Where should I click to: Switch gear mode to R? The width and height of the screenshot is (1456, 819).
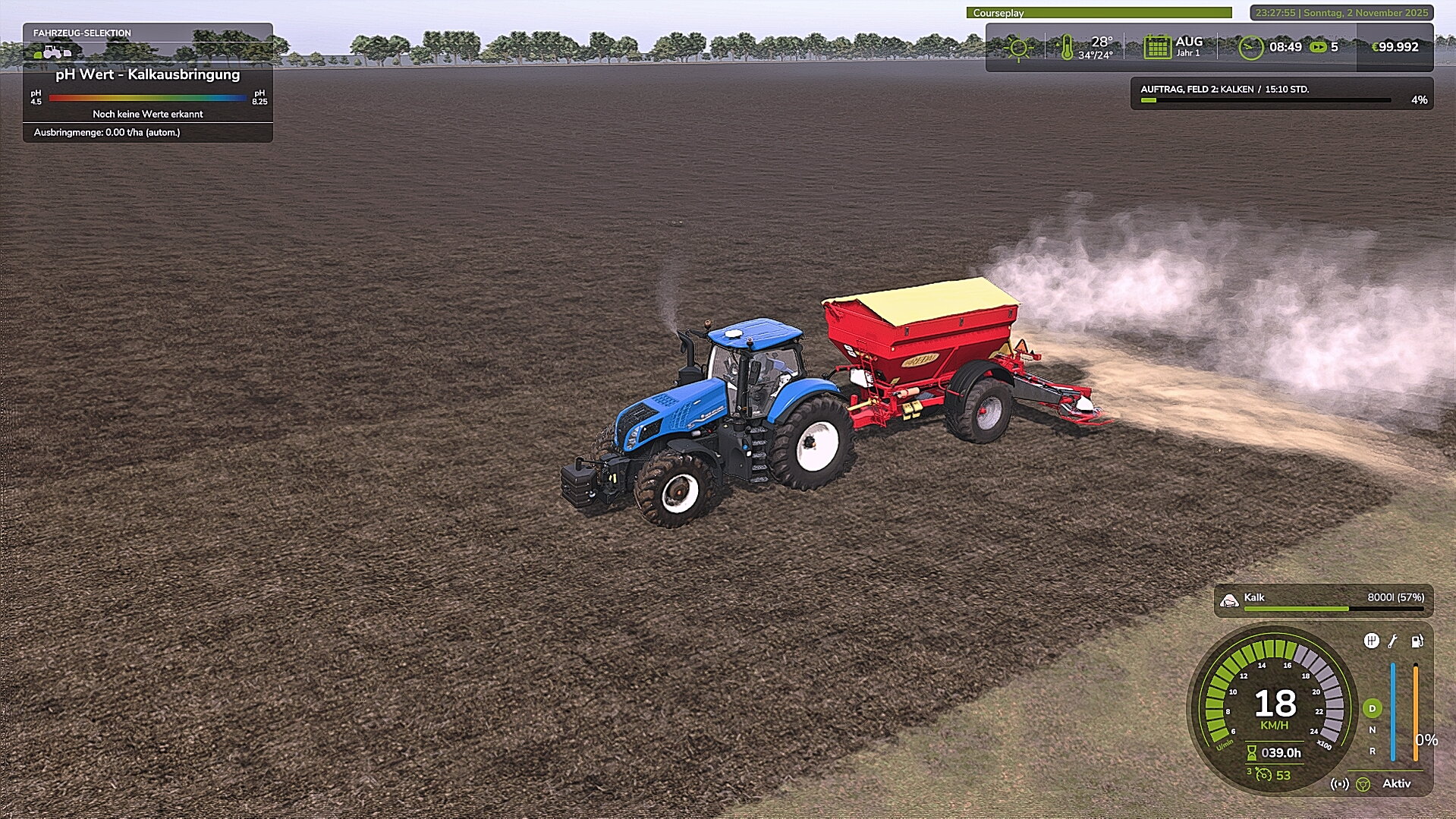click(1371, 752)
